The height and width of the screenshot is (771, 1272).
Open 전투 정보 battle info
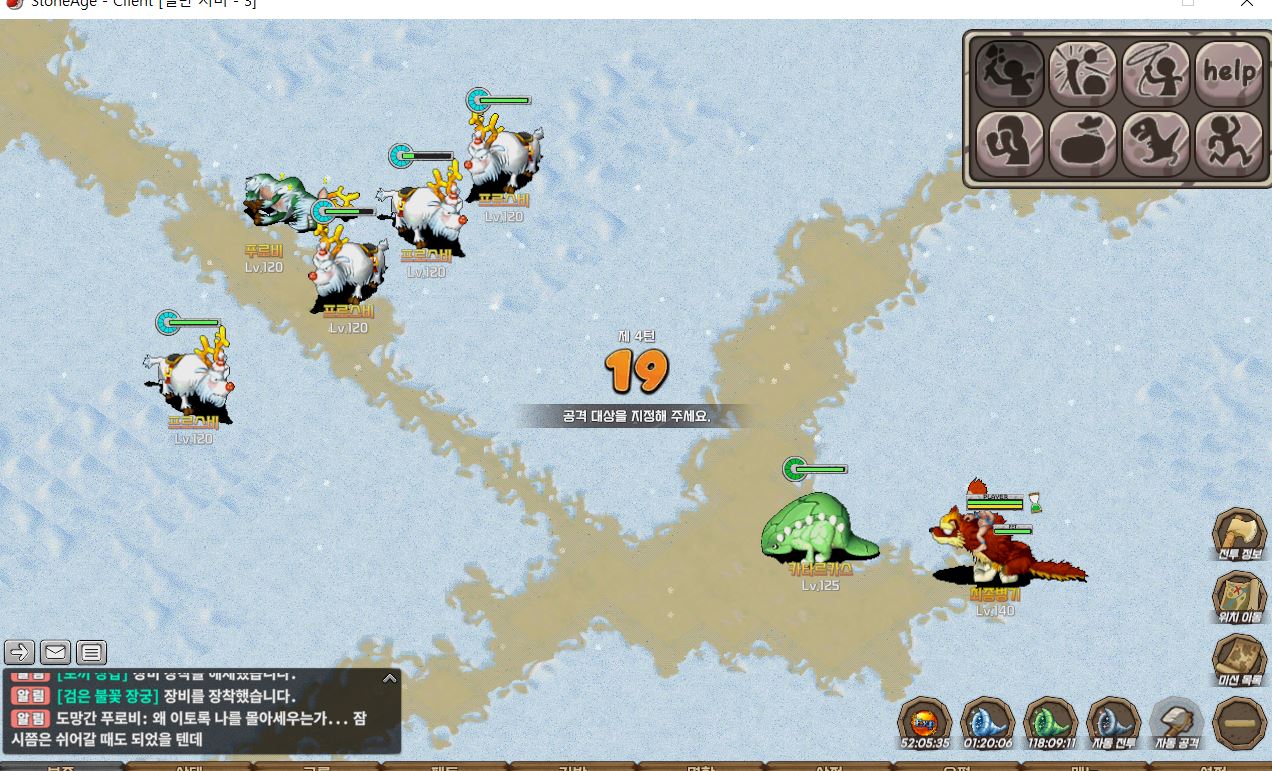point(1239,534)
